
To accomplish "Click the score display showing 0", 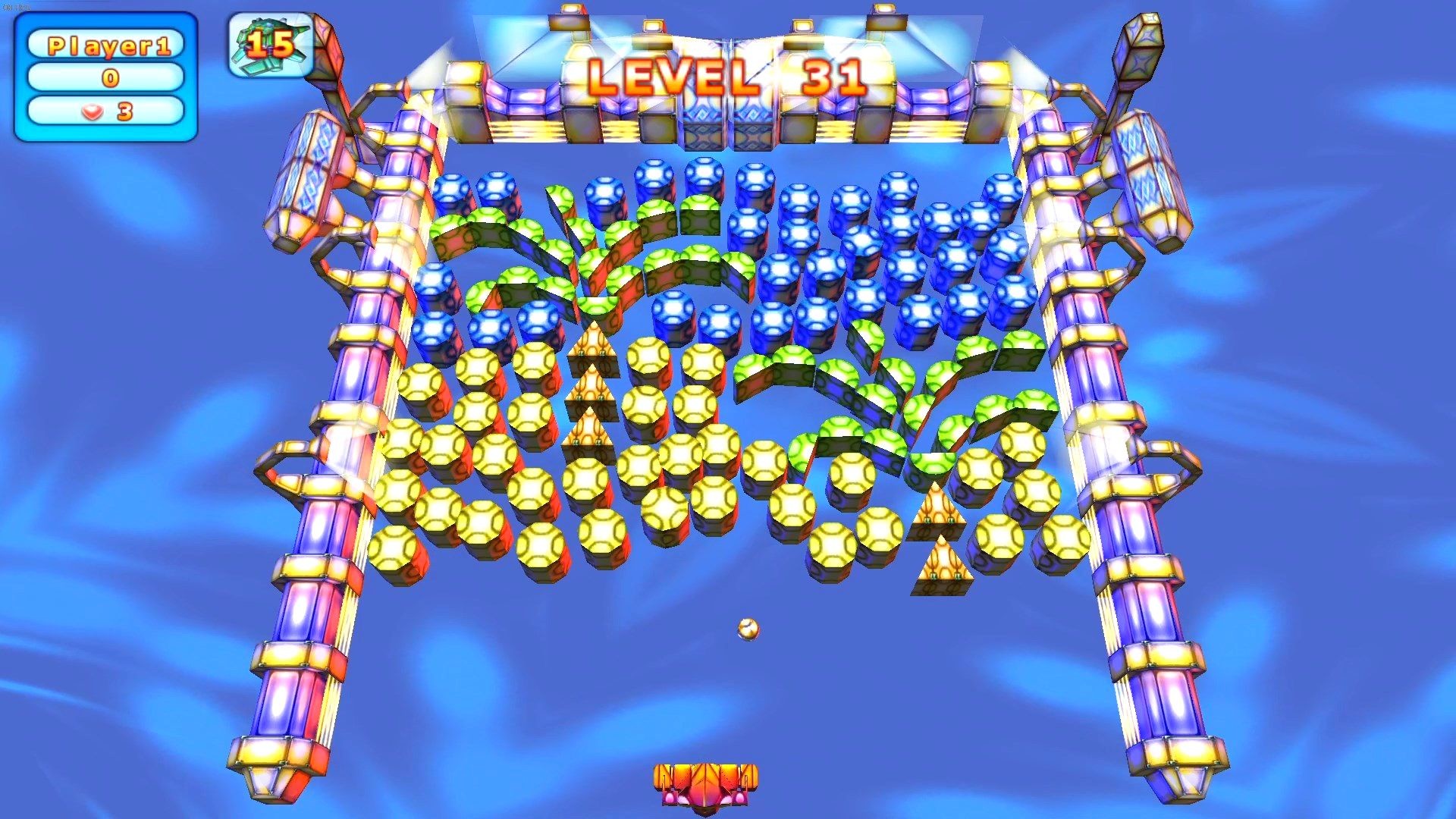I will 106,77.
